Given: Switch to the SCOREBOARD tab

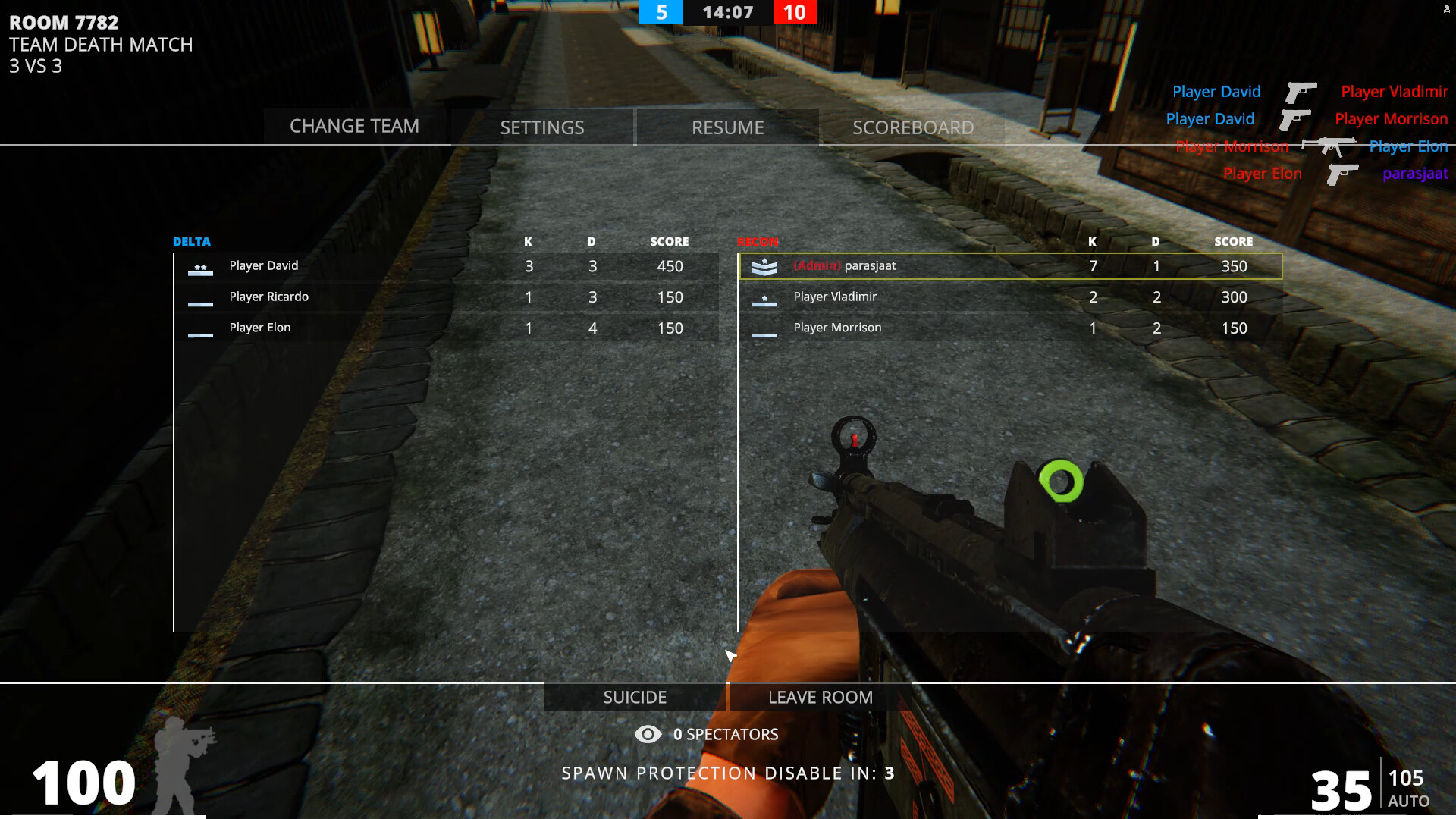Looking at the screenshot, I should [x=913, y=127].
